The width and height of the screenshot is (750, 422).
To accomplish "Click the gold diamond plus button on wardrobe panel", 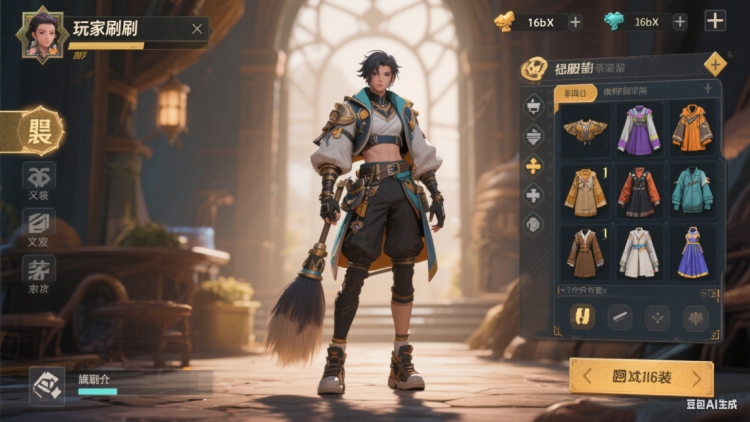I will pyautogui.click(x=715, y=65).
